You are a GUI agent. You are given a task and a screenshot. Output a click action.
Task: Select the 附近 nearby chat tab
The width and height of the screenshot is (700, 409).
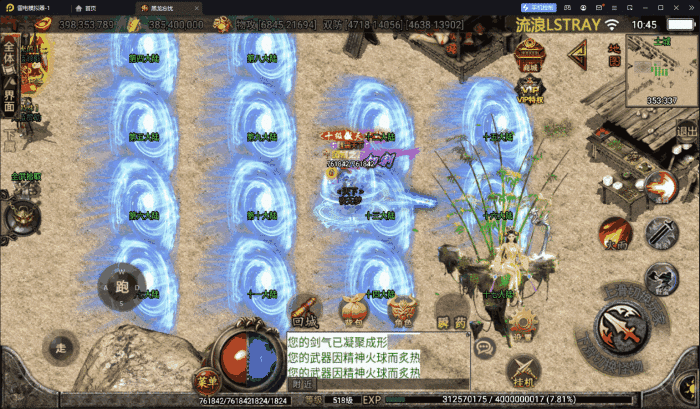click(300, 383)
